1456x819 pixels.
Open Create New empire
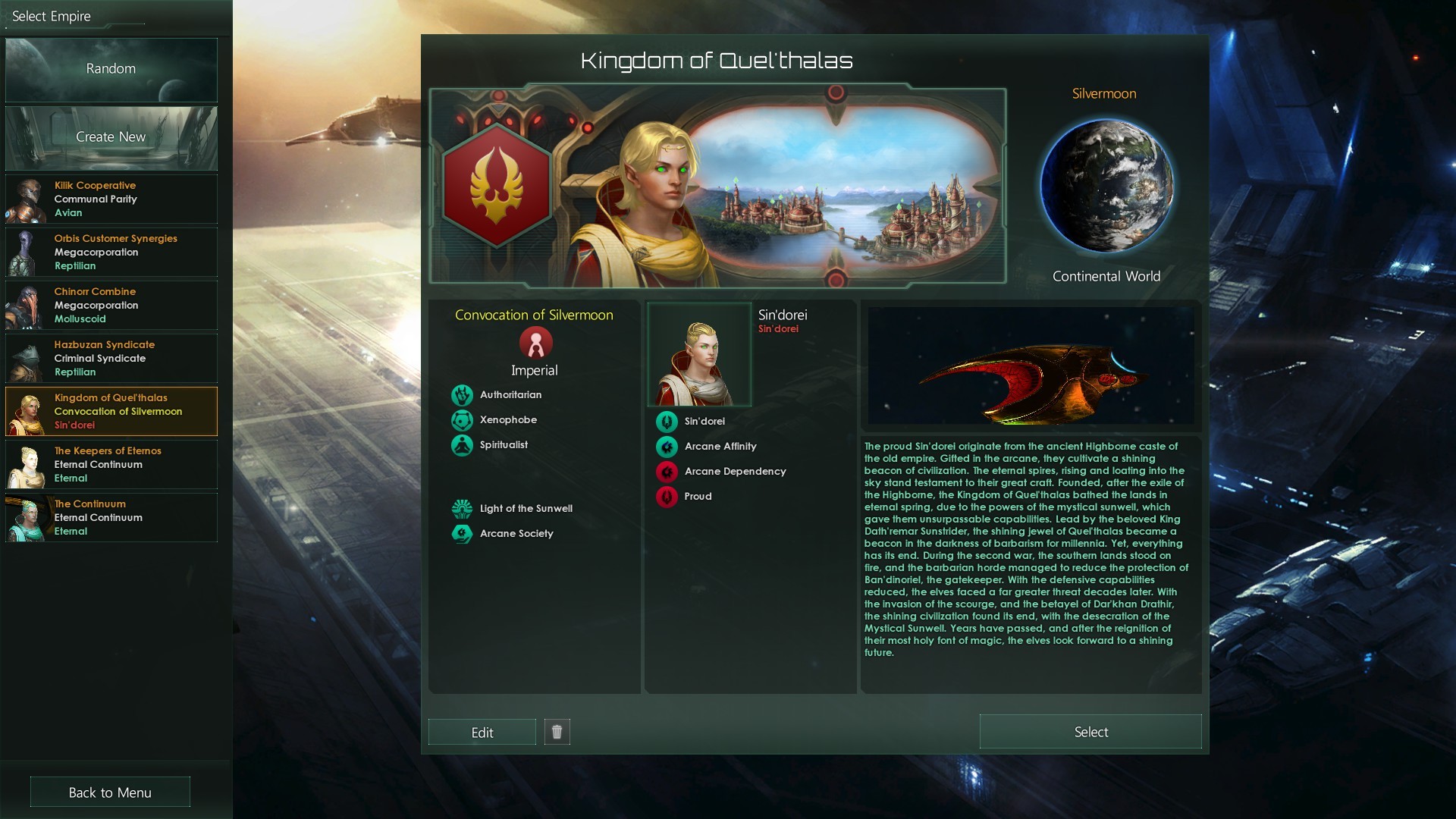point(111,137)
